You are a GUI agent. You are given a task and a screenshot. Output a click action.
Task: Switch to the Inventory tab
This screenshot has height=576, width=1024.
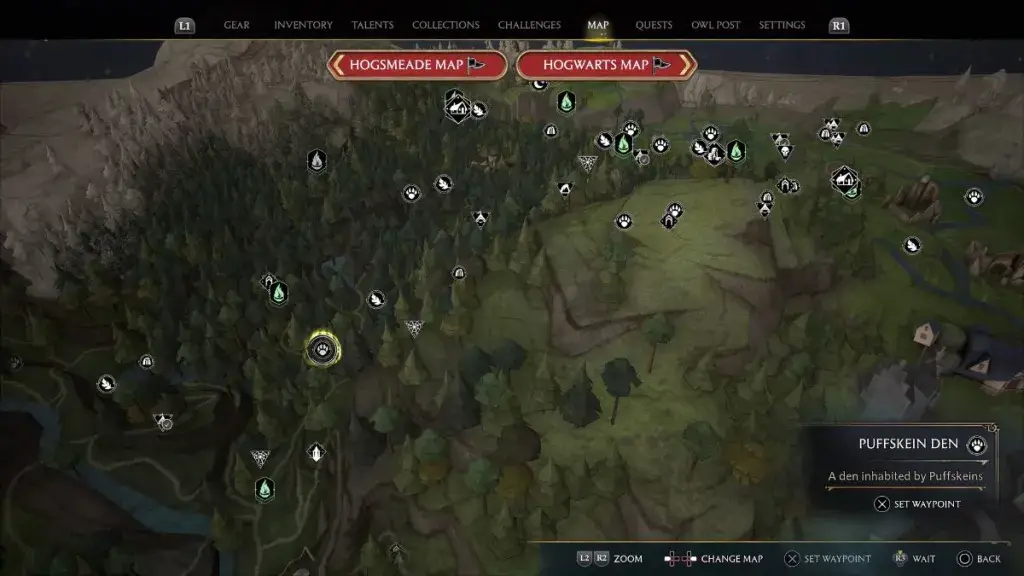click(x=303, y=25)
